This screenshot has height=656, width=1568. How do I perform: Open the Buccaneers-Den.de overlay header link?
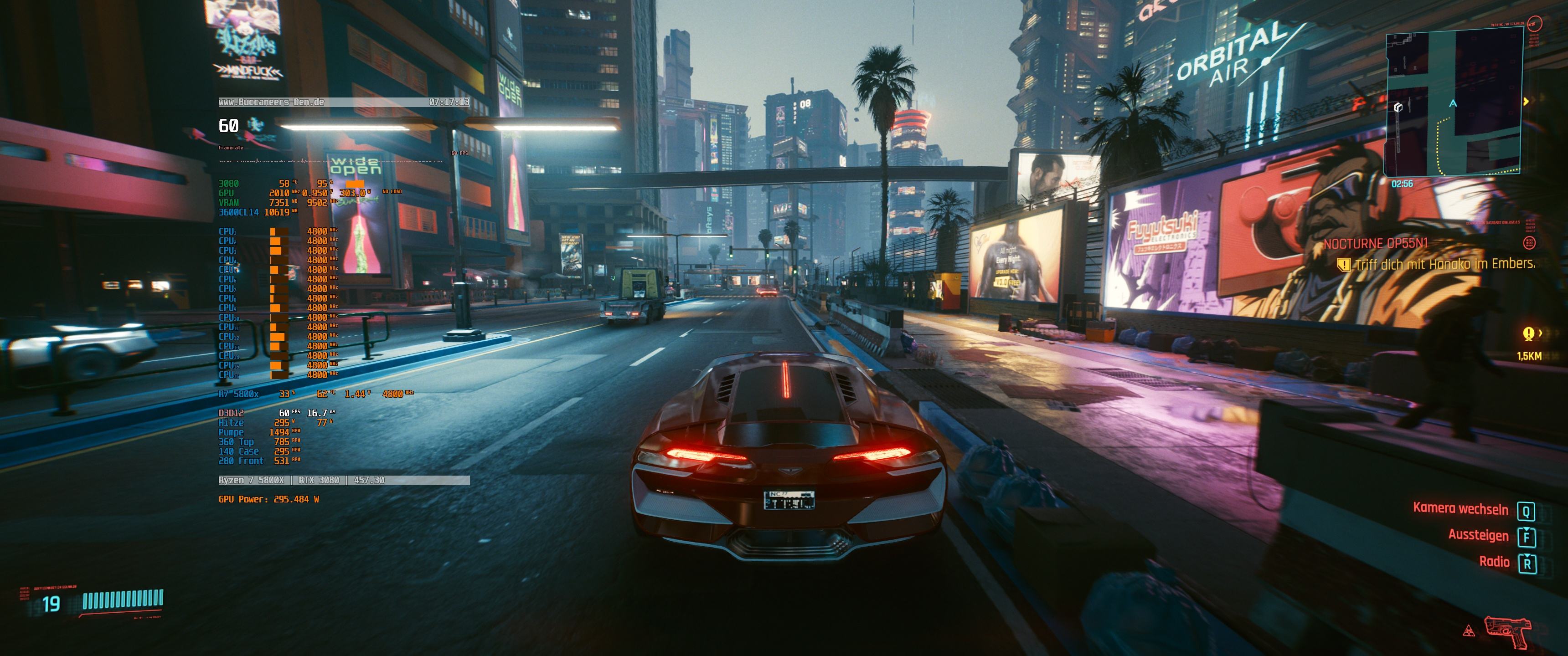click(x=272, y=102)
